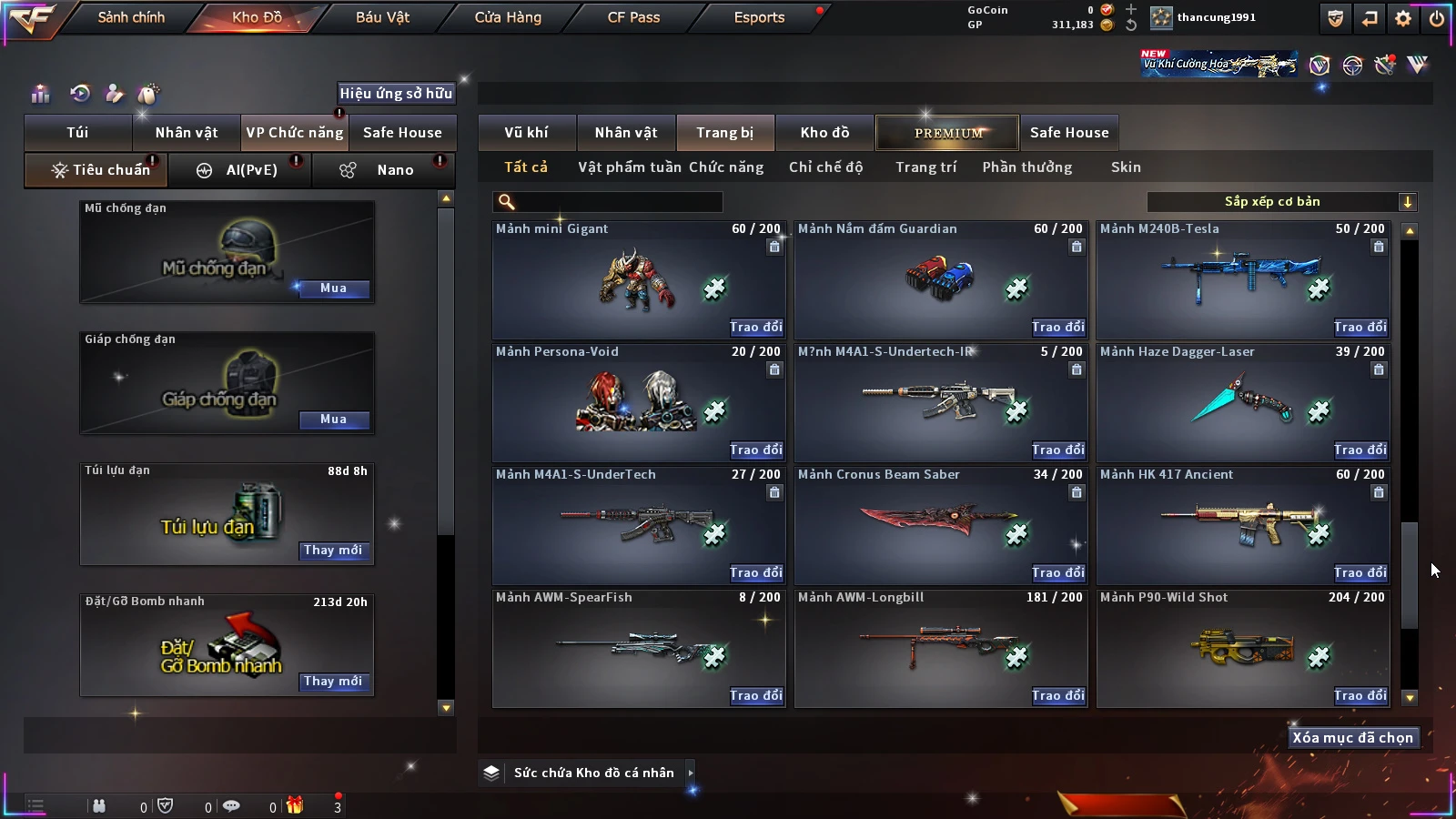This screenshot has height=819, width=1456.
Task: Switch to the Nano loadout tab
Action: click(383, 170)
